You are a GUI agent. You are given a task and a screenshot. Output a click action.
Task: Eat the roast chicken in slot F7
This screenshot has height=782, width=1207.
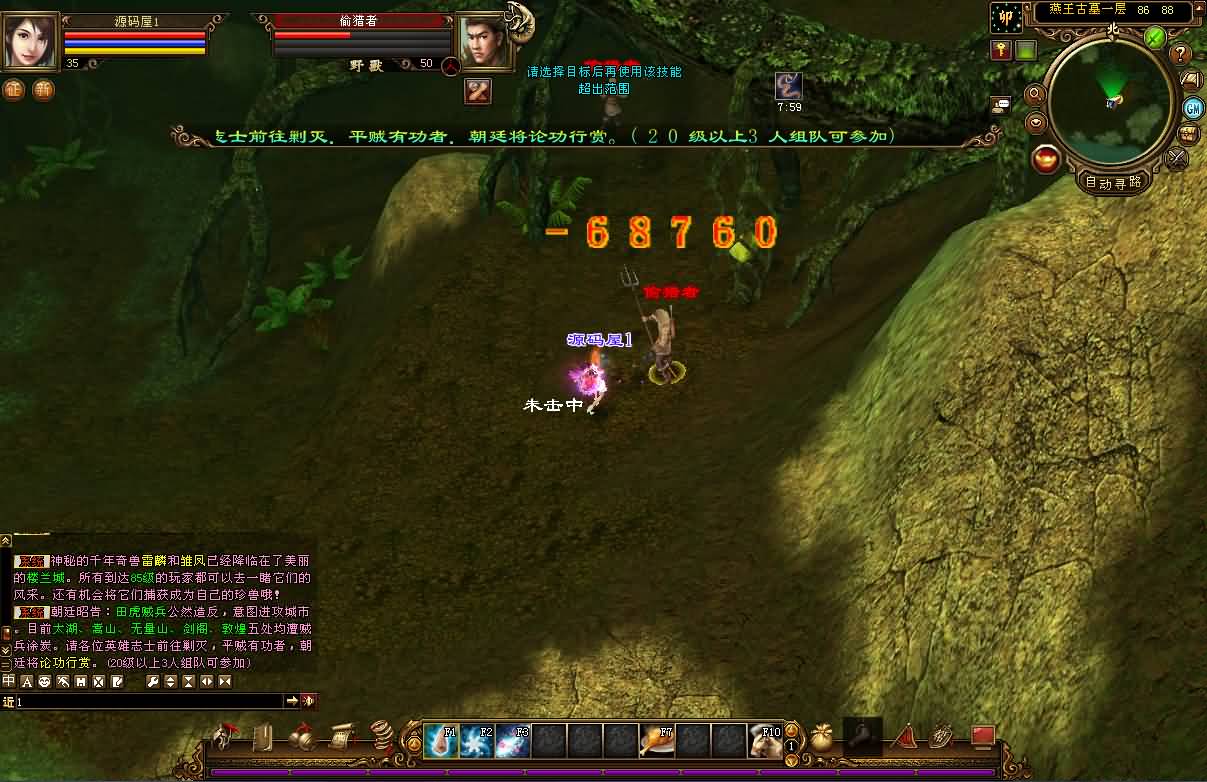(x=656, y=741)
